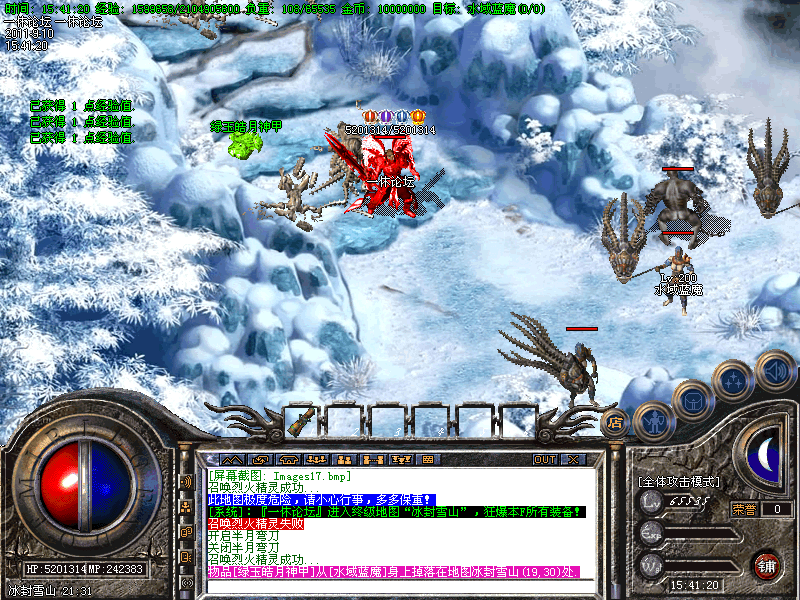Click the red 铺 stall button
The width and height of the screenshot is (800, 600).
pyautogui.click(x=765, y=565)
